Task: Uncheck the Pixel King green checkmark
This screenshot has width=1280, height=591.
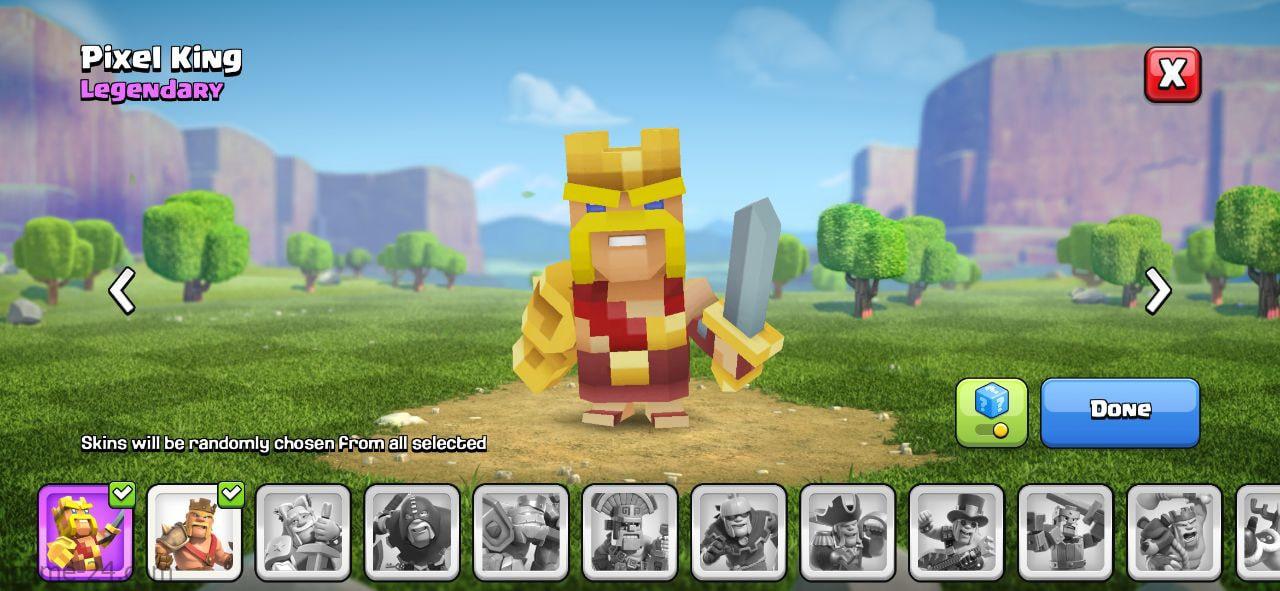Action: 122,493
